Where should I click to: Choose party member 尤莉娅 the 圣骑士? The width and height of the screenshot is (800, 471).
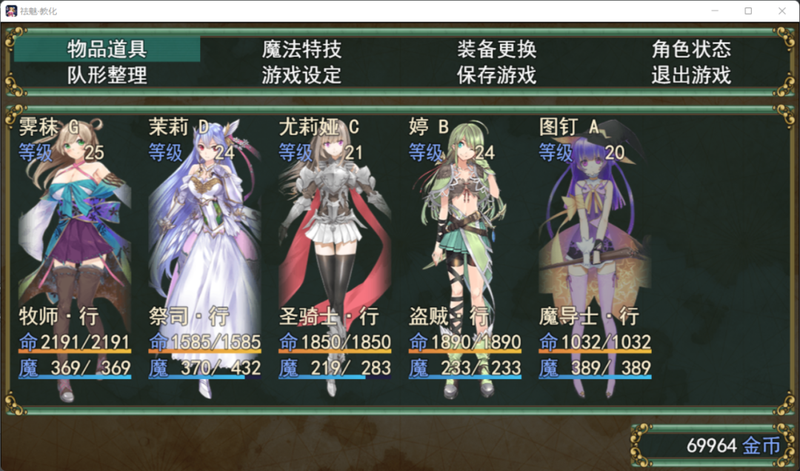pyautogui.click(x=335, y=250)
